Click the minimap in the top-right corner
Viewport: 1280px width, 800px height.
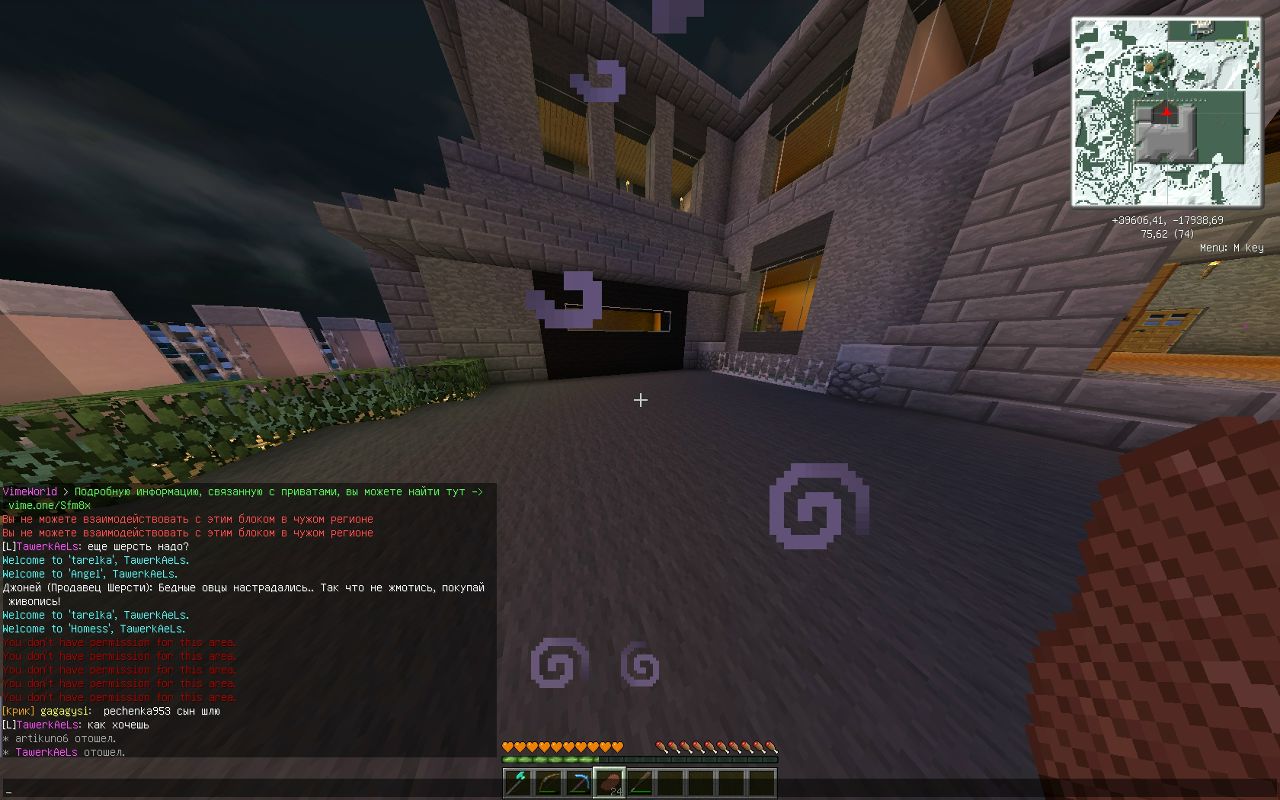coord(1168,110)
